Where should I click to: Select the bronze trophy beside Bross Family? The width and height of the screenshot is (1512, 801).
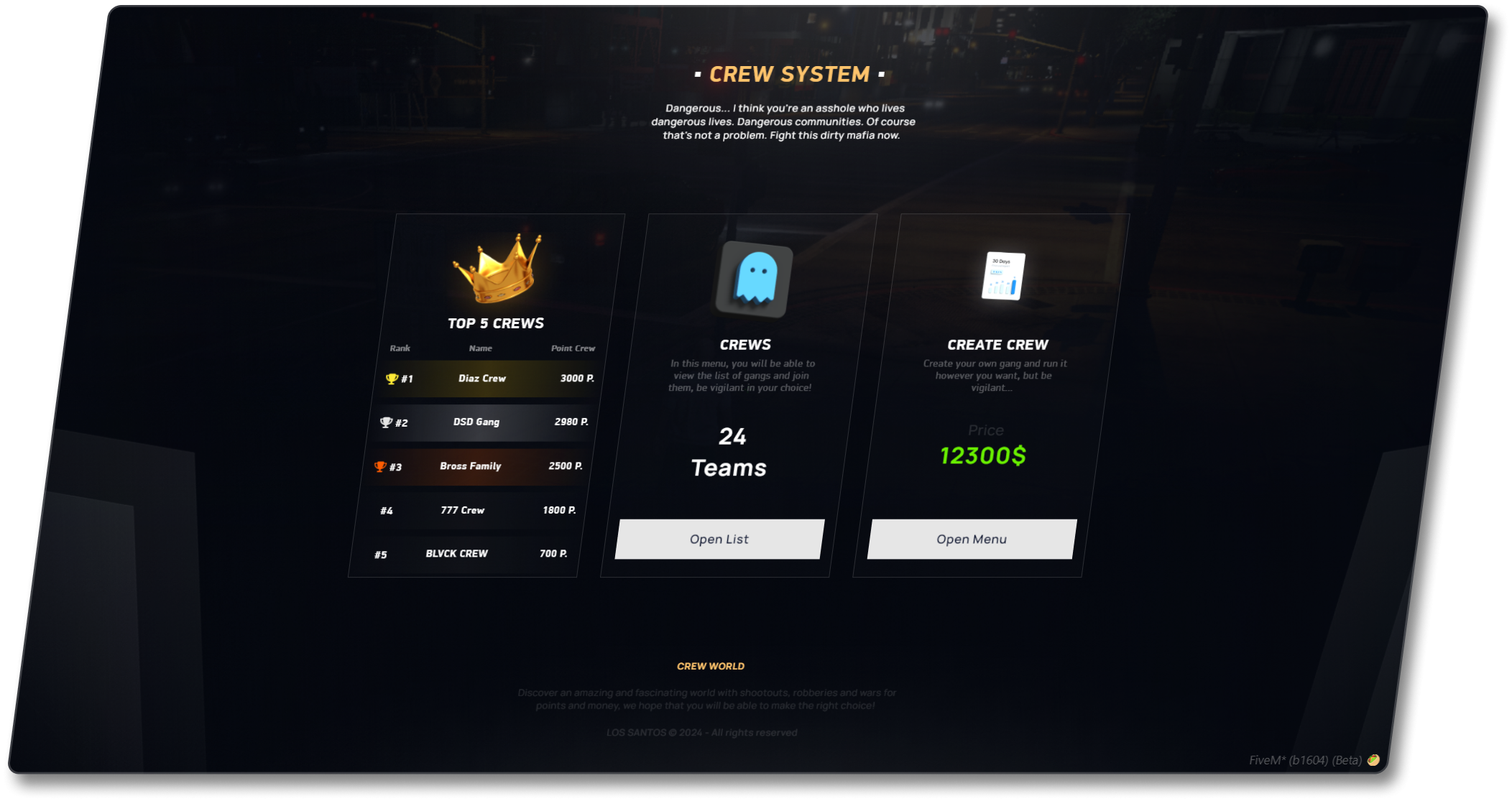379,466
